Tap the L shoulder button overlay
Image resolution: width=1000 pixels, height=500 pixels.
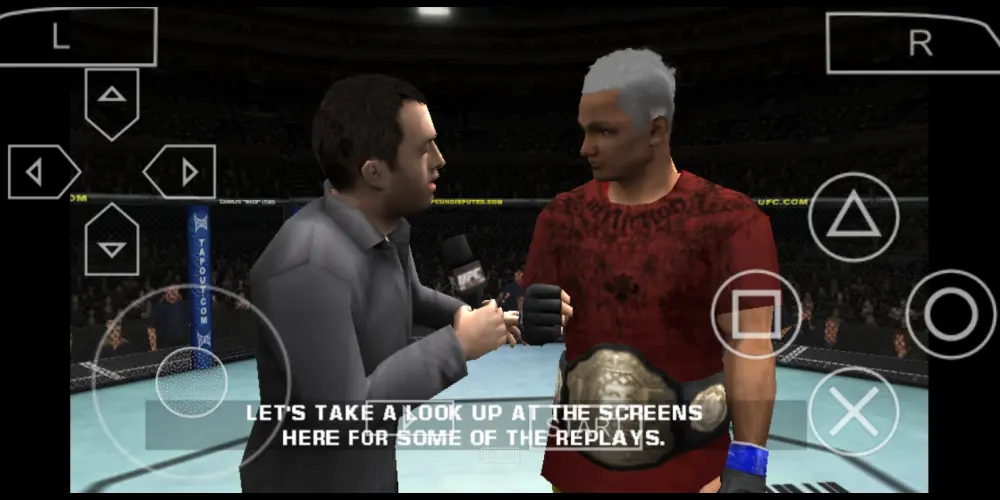tap(78, 37)
